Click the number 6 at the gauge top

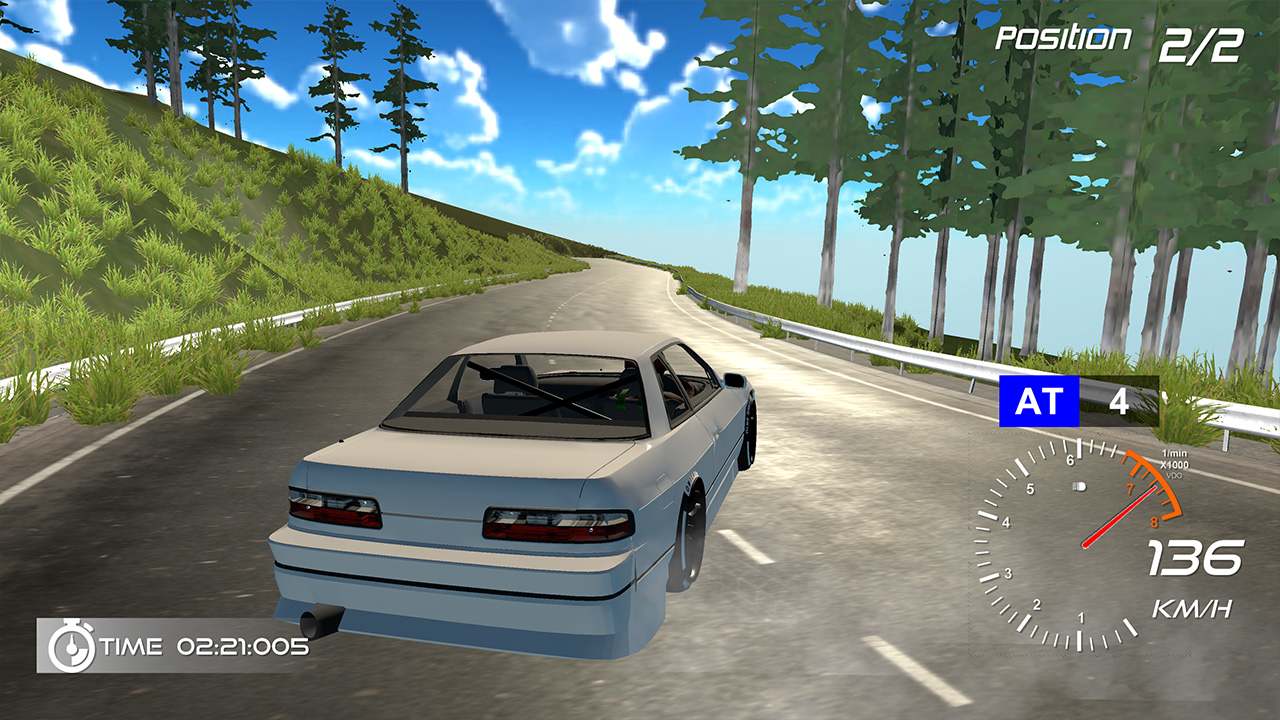point(1070,460)
